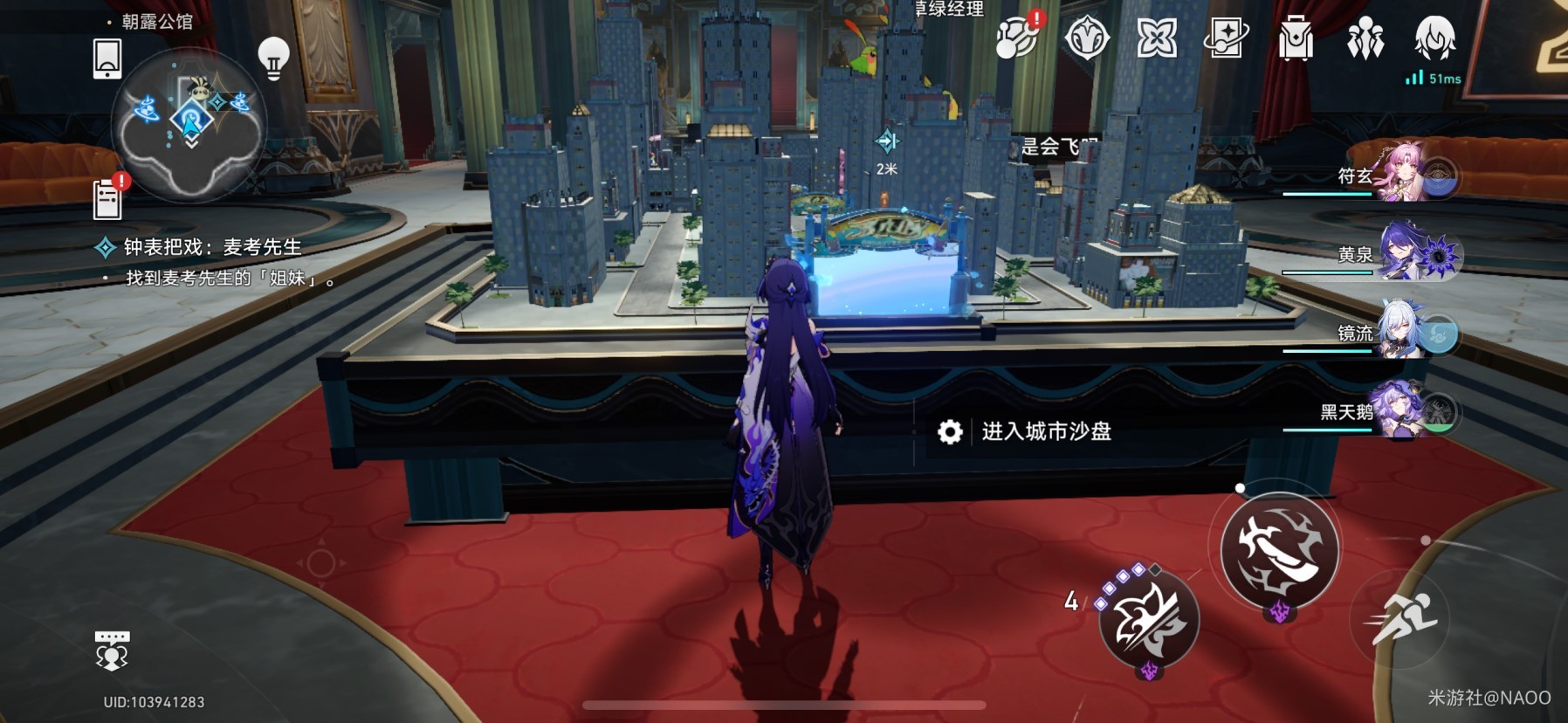1568x723 pixels.
Task: Open the character portrait menu icon
Action: (1434, 38)
